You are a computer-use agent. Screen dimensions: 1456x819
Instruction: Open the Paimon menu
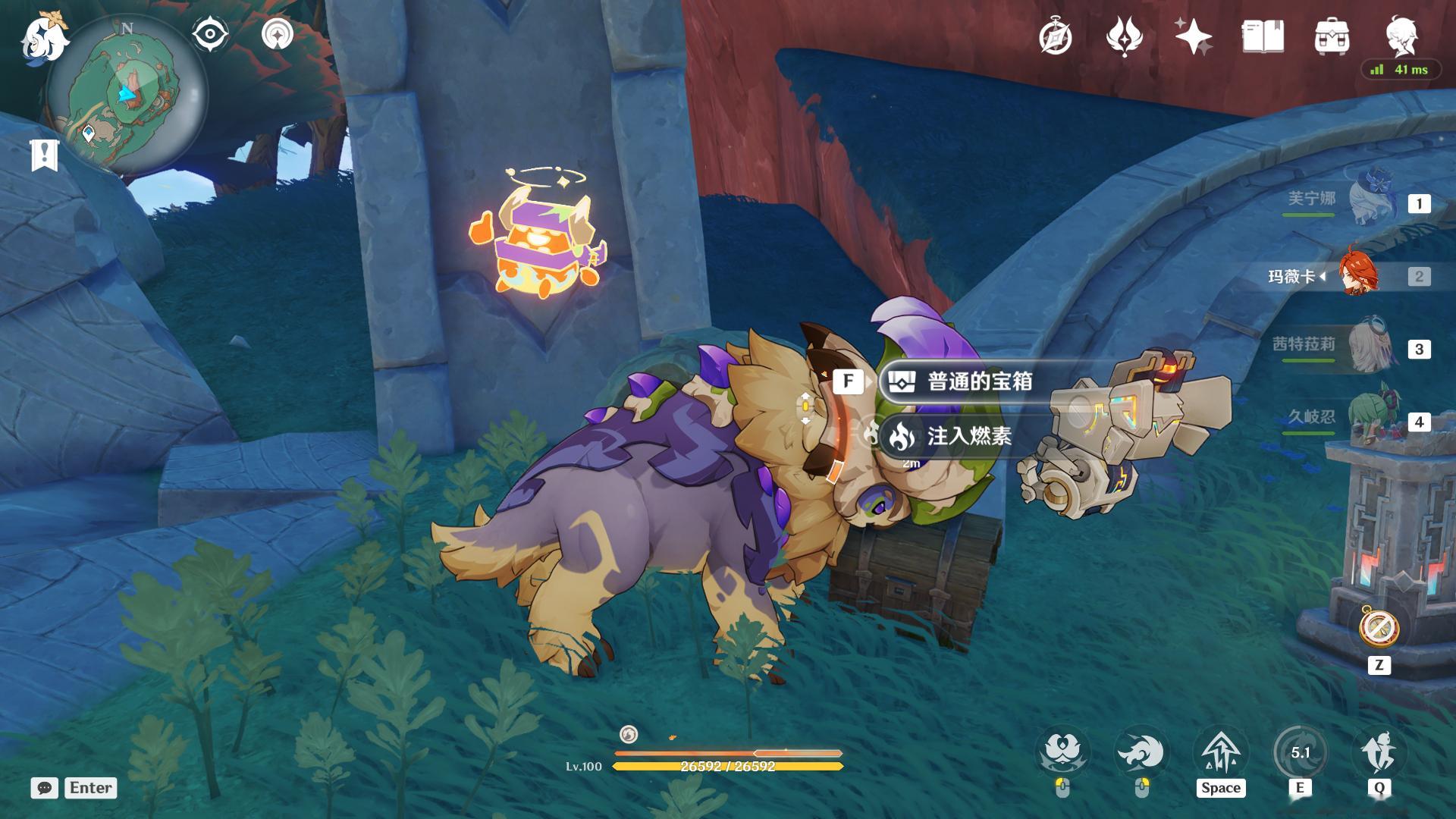tap(44, 38)
